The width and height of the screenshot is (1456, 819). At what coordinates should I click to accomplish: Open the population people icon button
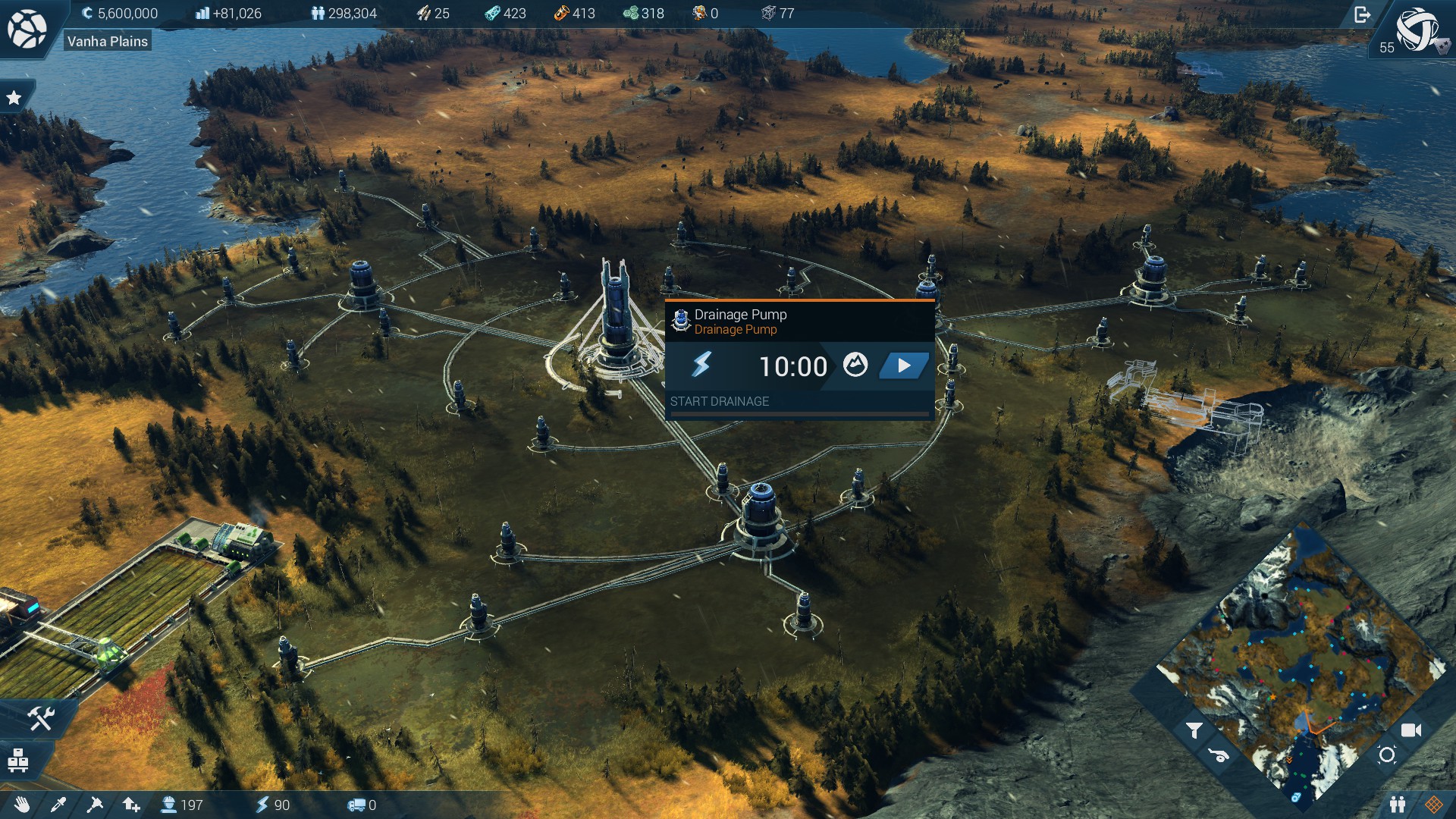[1398, 805]
